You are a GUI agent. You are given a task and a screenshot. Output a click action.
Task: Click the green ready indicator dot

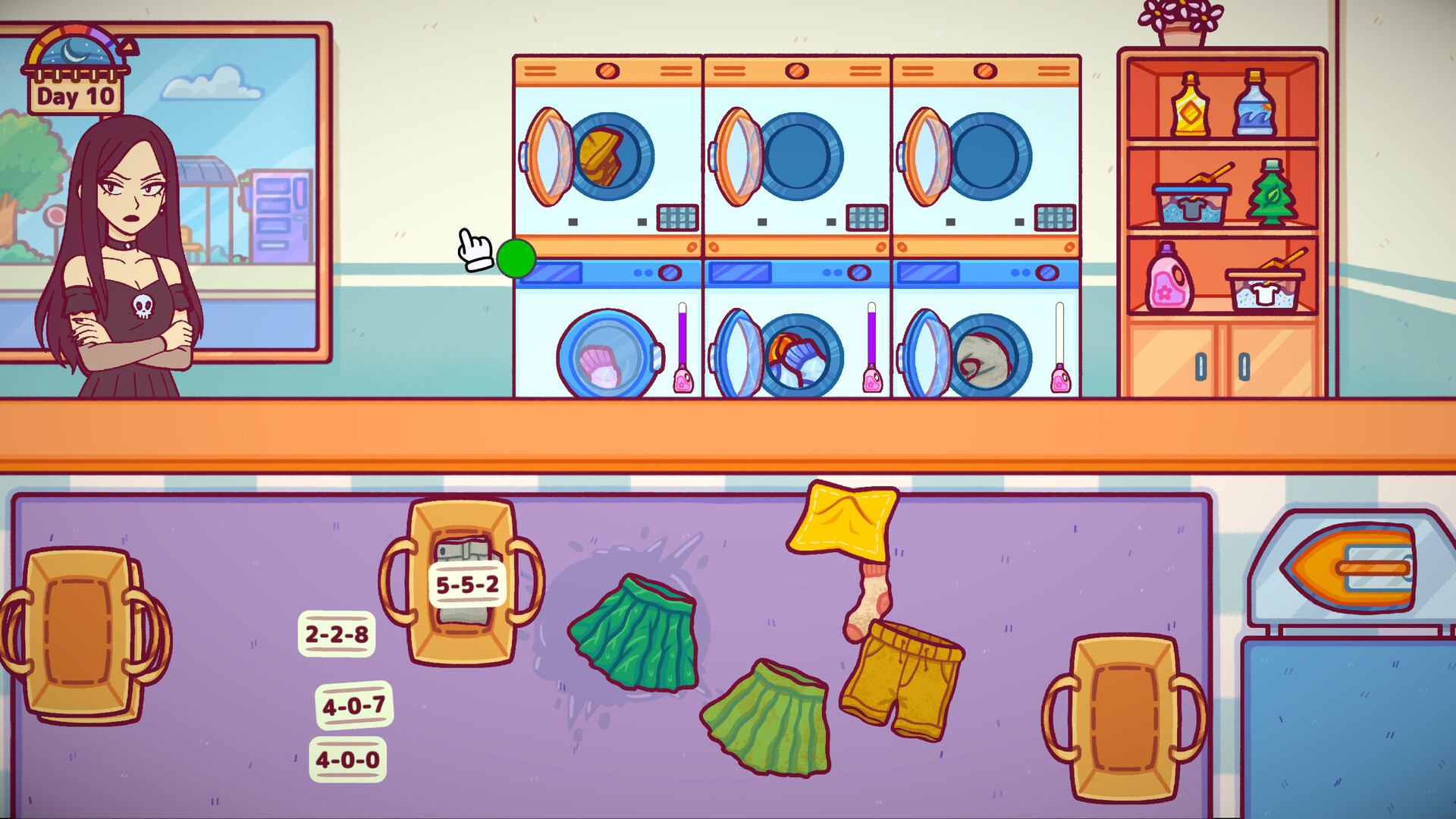click(517, 260)
